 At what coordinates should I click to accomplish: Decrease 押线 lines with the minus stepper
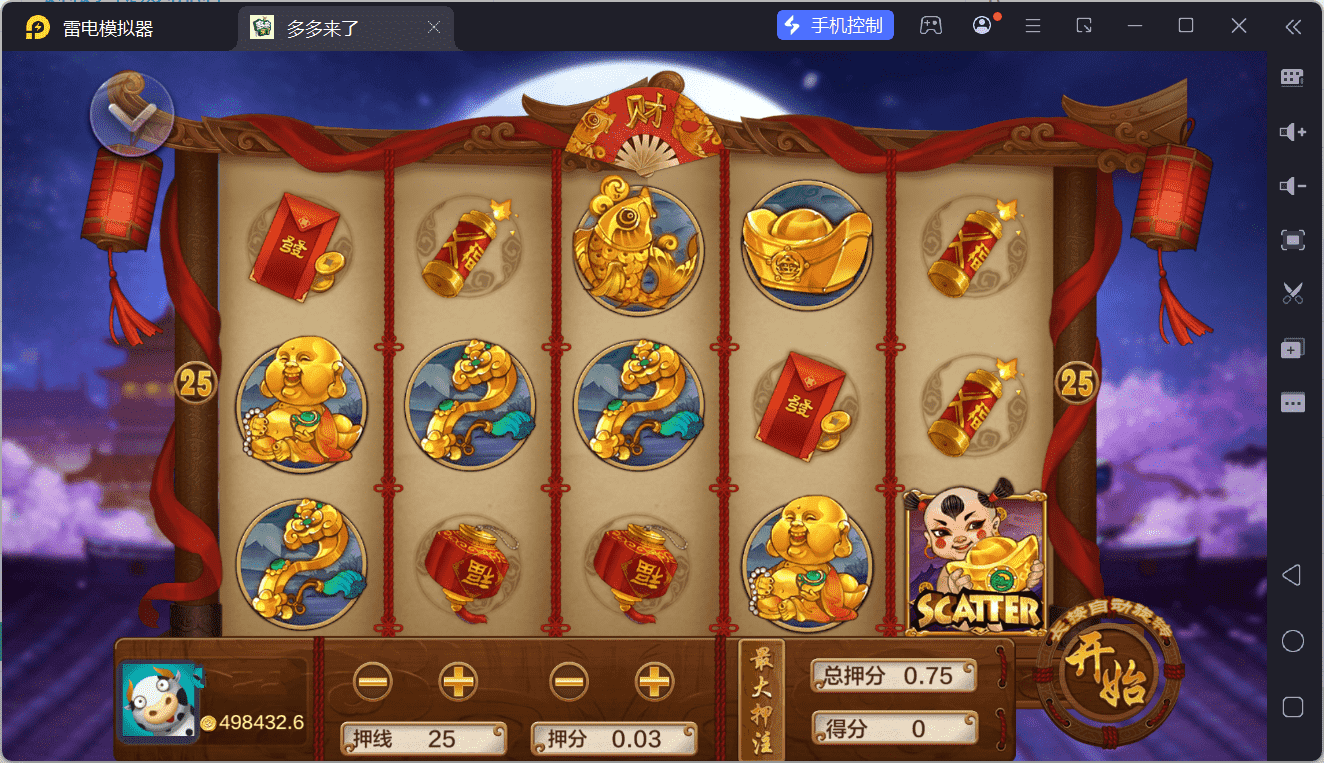pos(373,682)
